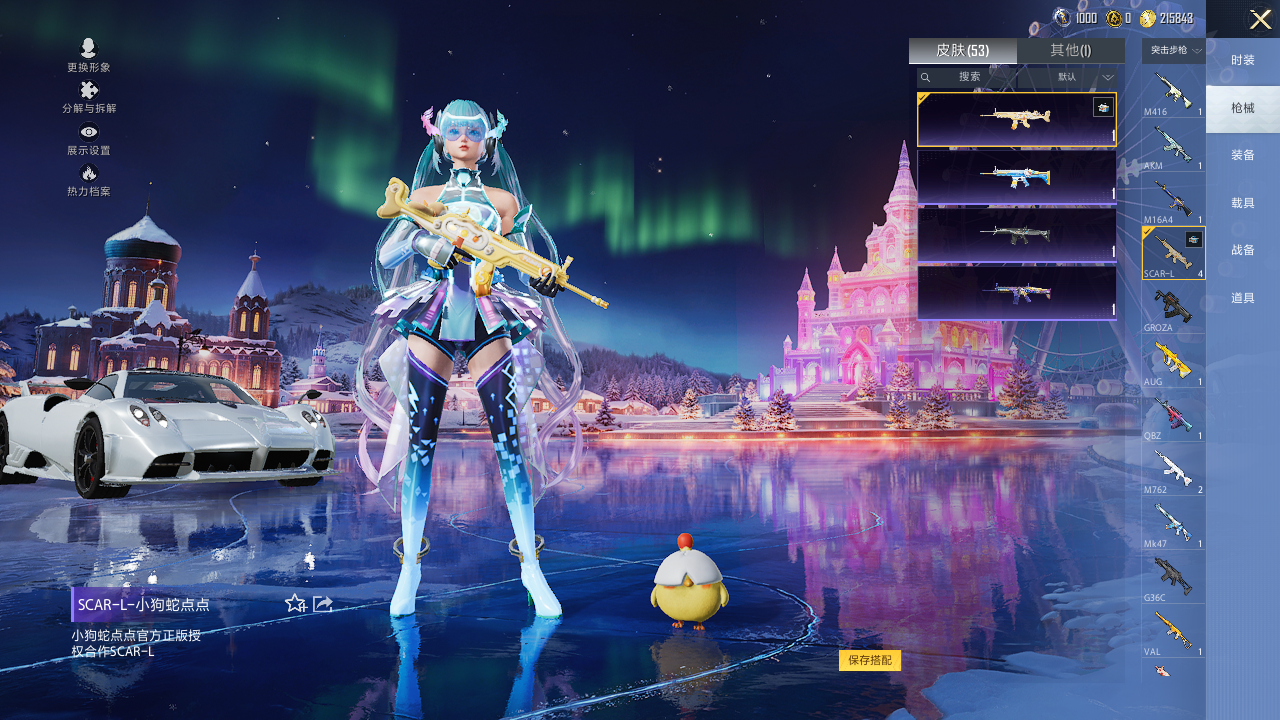This screenshot has width=1280, height=720.
Task: Open the 突击步枪 weapon type dropdown
Action: click(1174, 51)
